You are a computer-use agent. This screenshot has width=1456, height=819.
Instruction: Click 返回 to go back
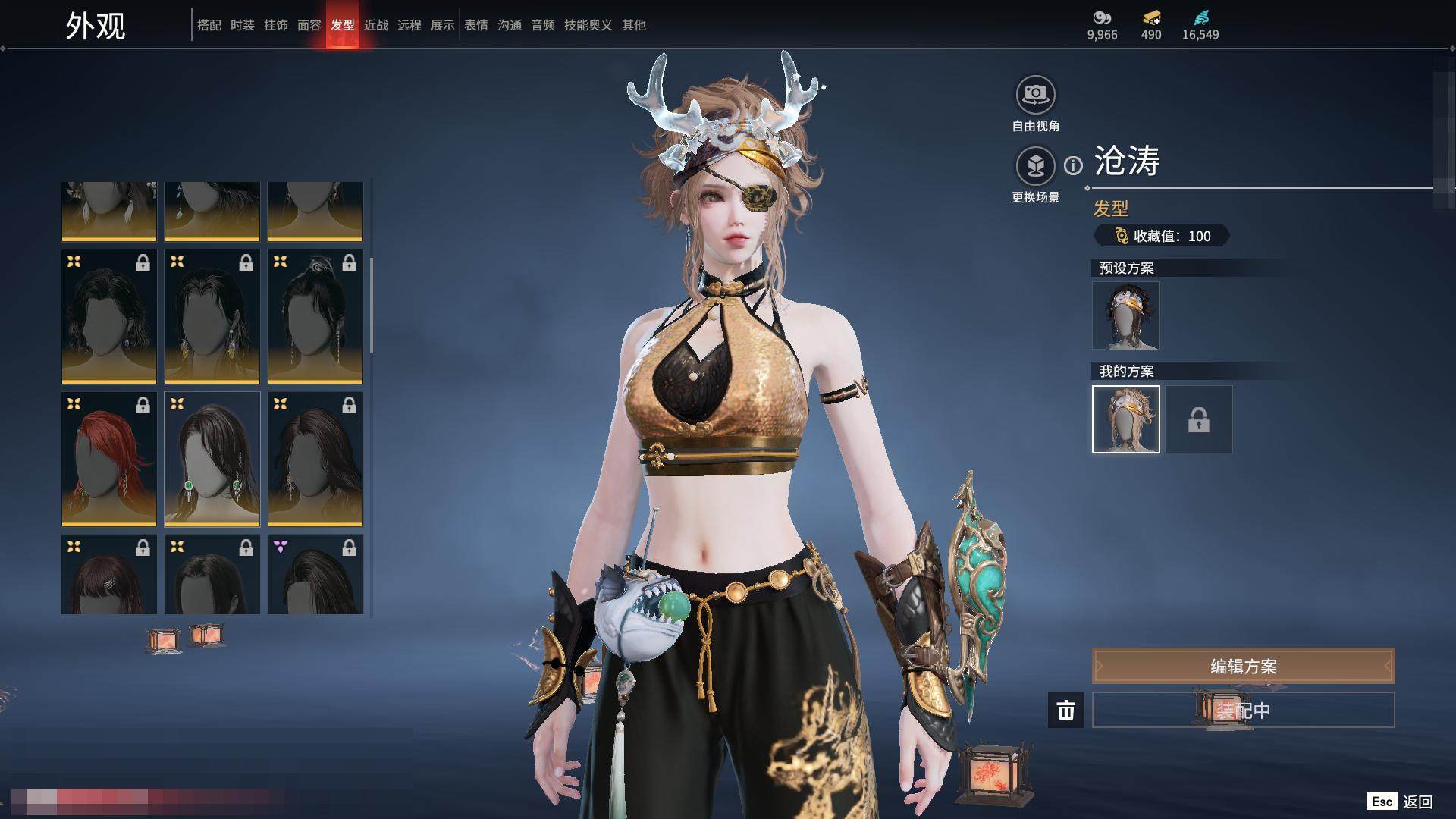coord(1417,802)
